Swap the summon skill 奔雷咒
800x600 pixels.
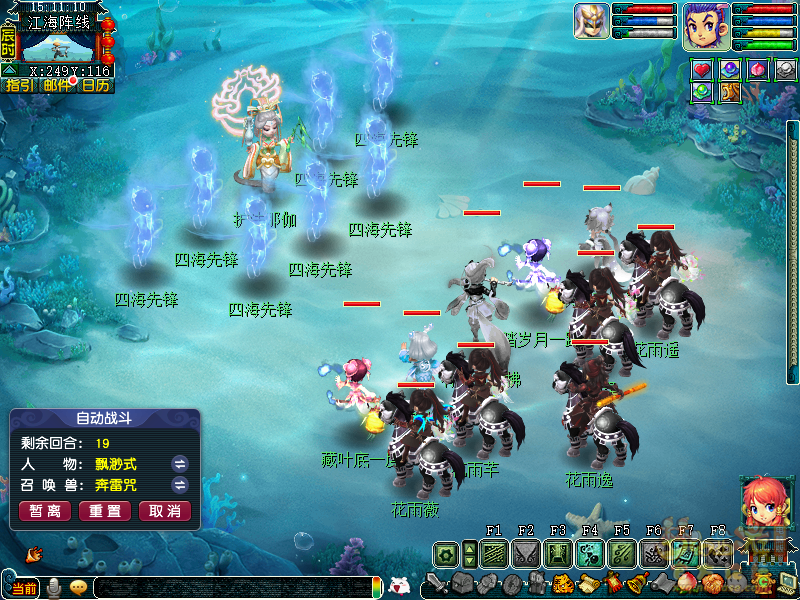[x=180, y=485]
